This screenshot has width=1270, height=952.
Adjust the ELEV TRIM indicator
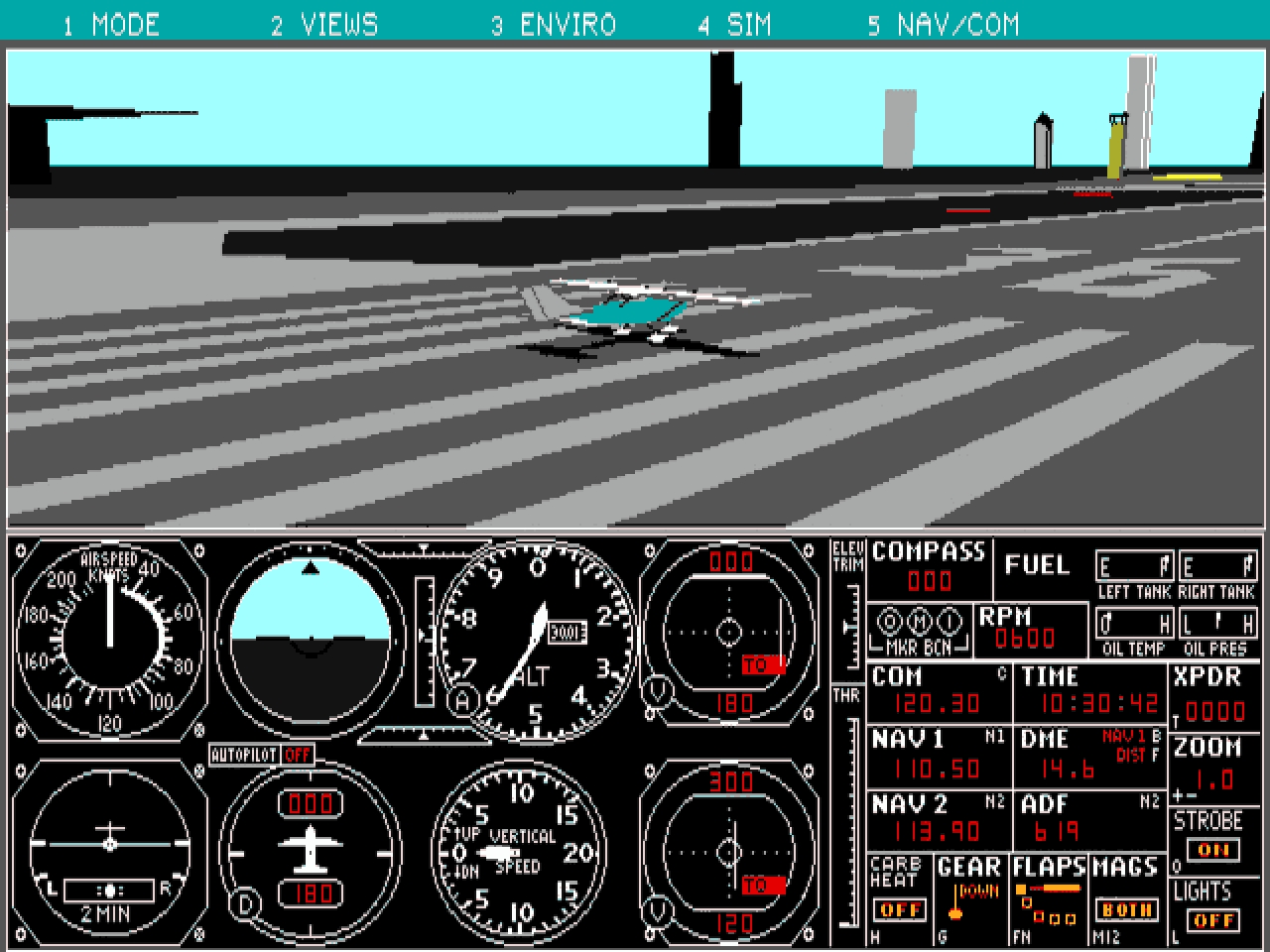848,625
